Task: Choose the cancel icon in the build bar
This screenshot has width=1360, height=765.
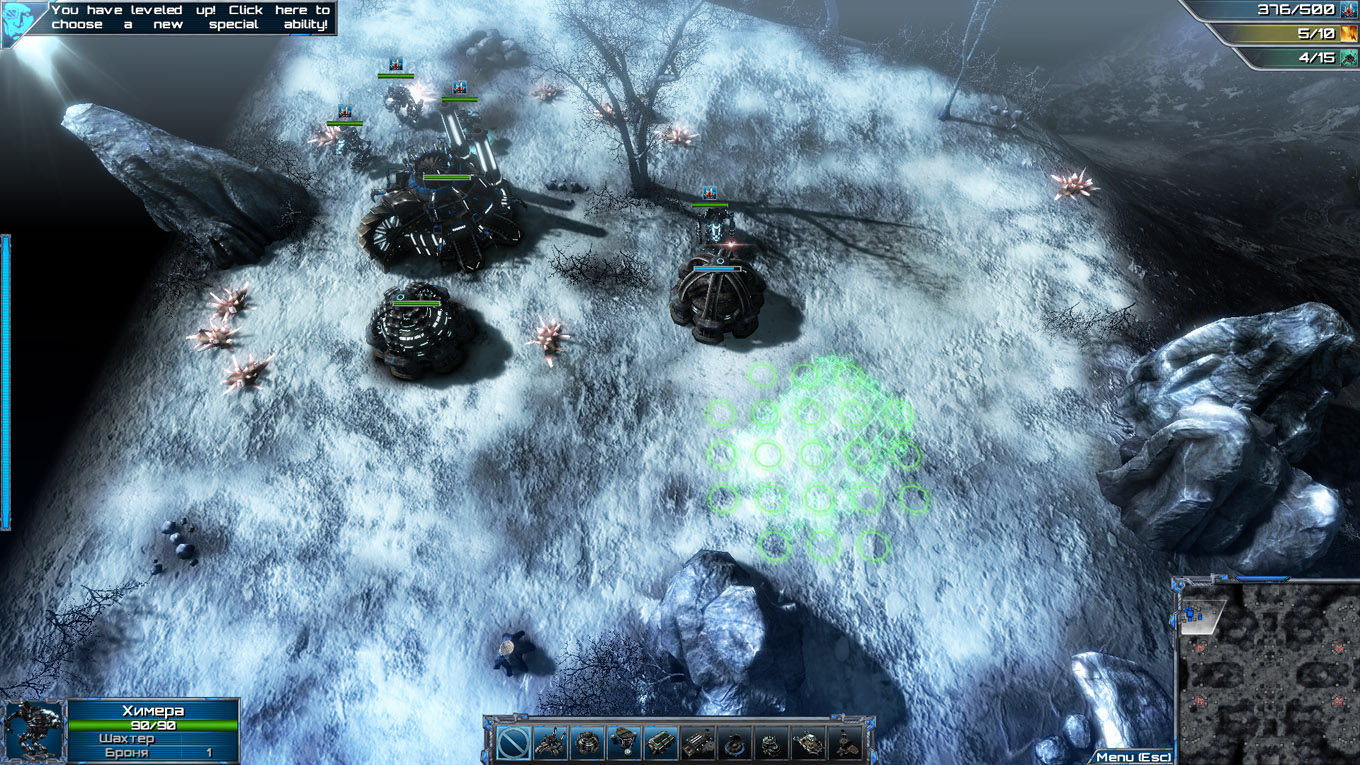Action: tap(514, 743)
